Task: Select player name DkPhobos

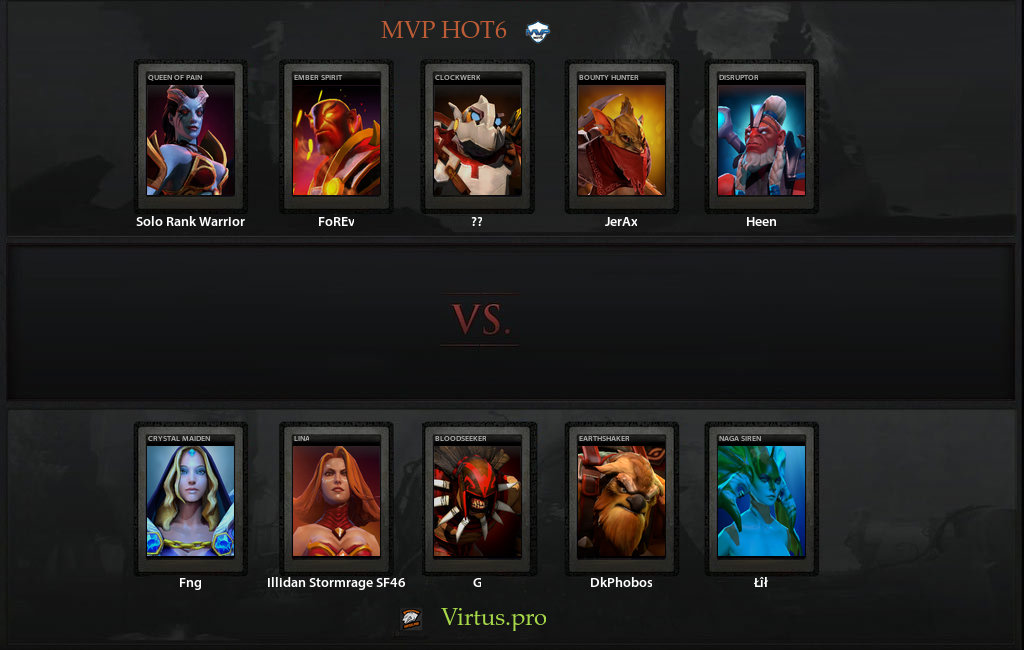Action: (x=621, y=583)
